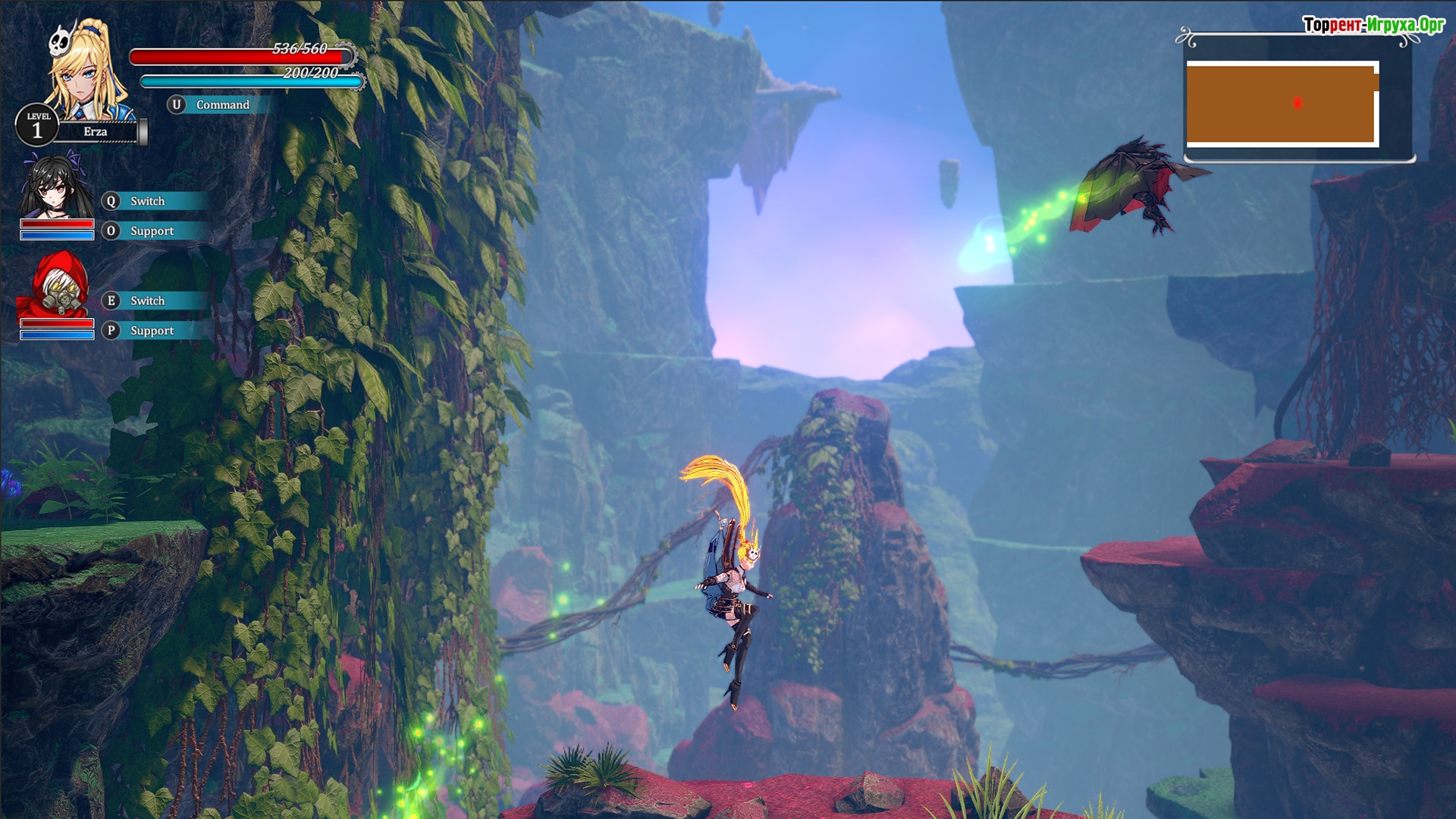Screen dimensions: 1456x819
Task: Click the level 1 badge
Action: [36, 126]
